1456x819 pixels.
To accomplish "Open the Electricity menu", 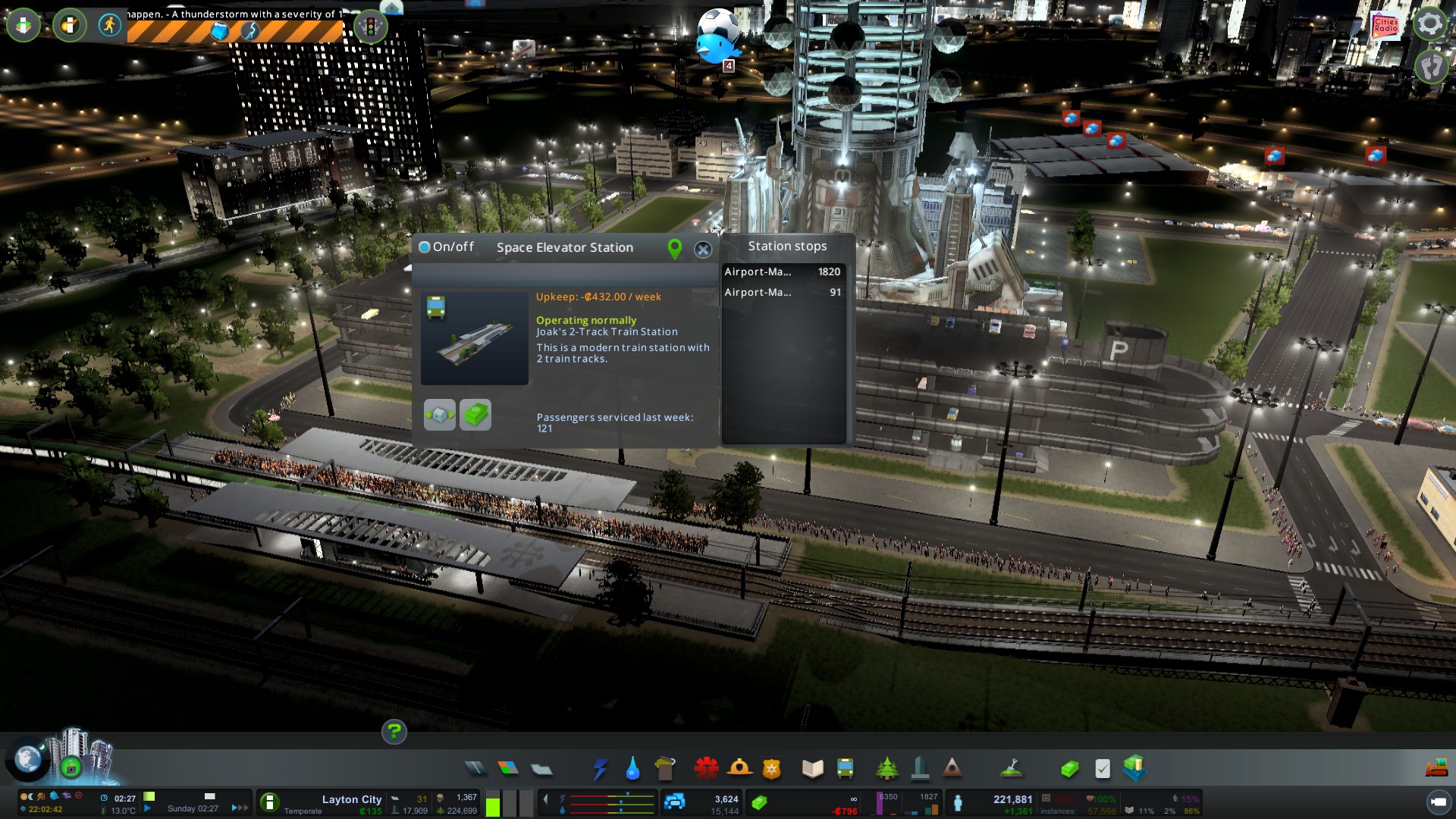I will [x=600, y=769].
